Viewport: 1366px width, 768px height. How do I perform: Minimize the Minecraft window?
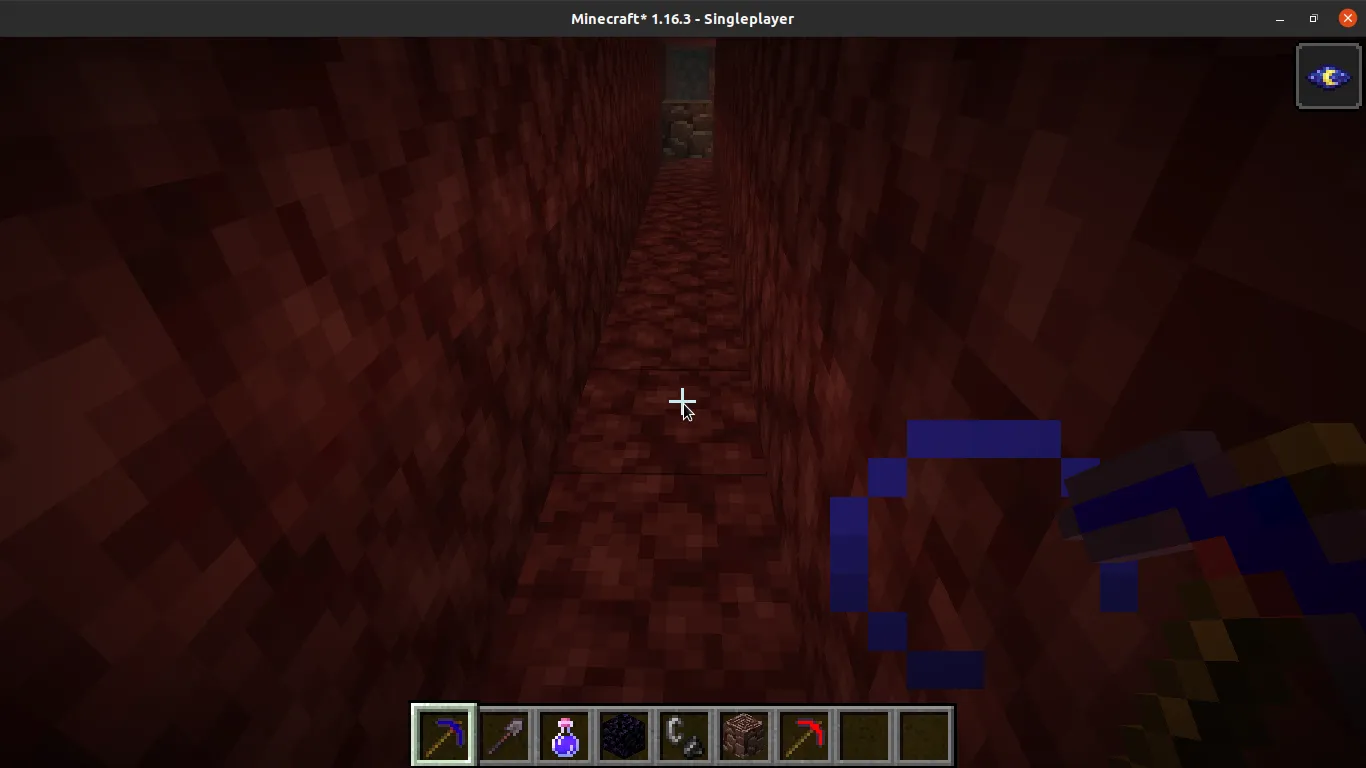[x=1280, y=18]
